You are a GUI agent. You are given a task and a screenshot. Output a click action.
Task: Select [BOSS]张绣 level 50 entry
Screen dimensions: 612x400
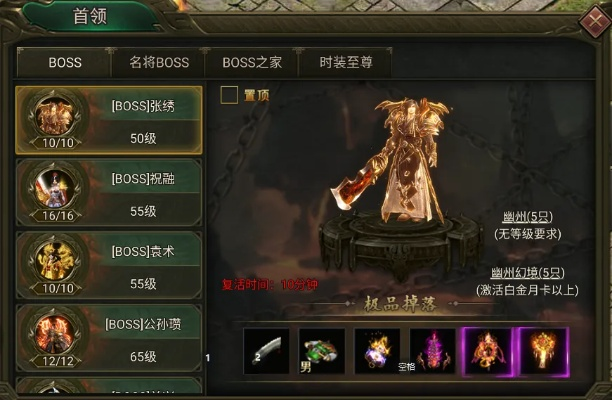[108, 119]
